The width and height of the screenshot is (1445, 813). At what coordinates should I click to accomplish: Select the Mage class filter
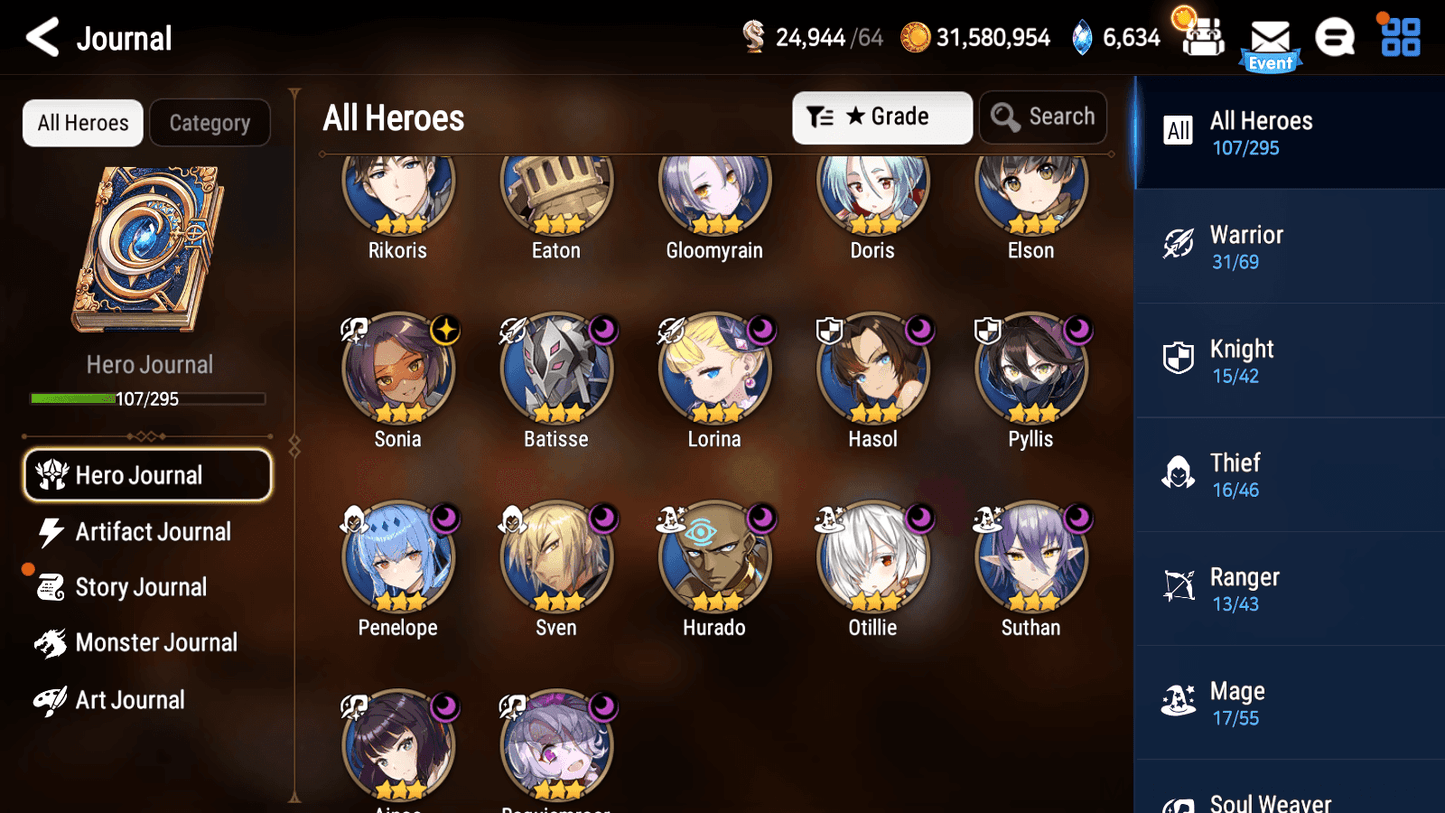click(x=1289, y=702)
